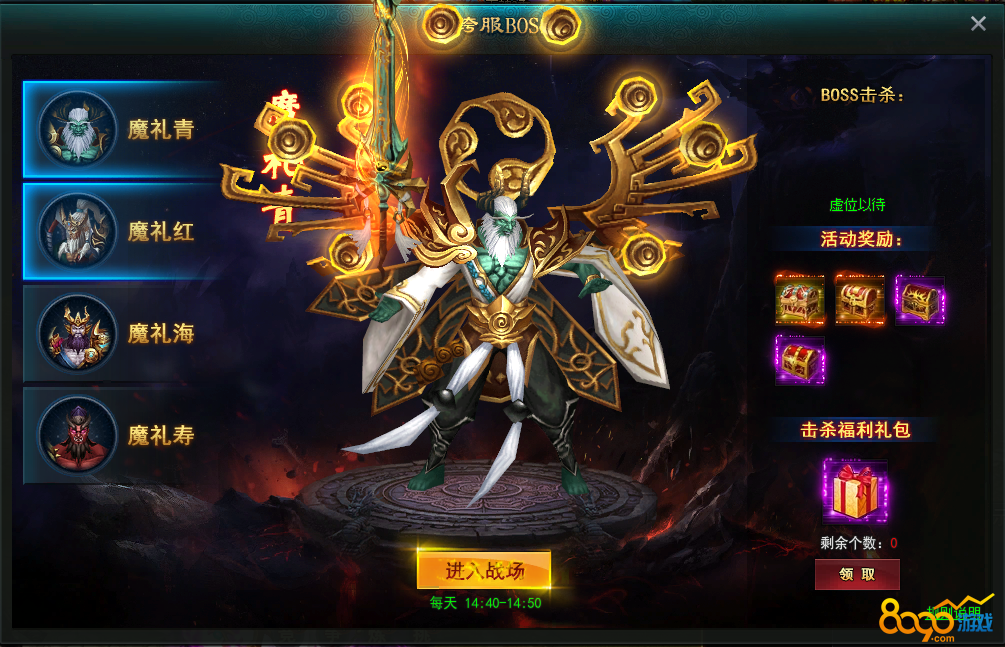Claim the reward with the 领取 button
The height and width of the screenshot is (647, 1005).
click(x=857, y=574)
